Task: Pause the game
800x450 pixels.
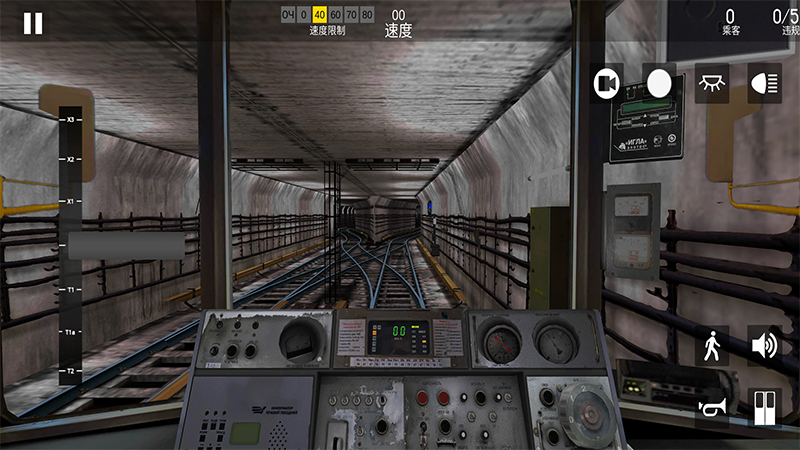Action: [33, 24]
